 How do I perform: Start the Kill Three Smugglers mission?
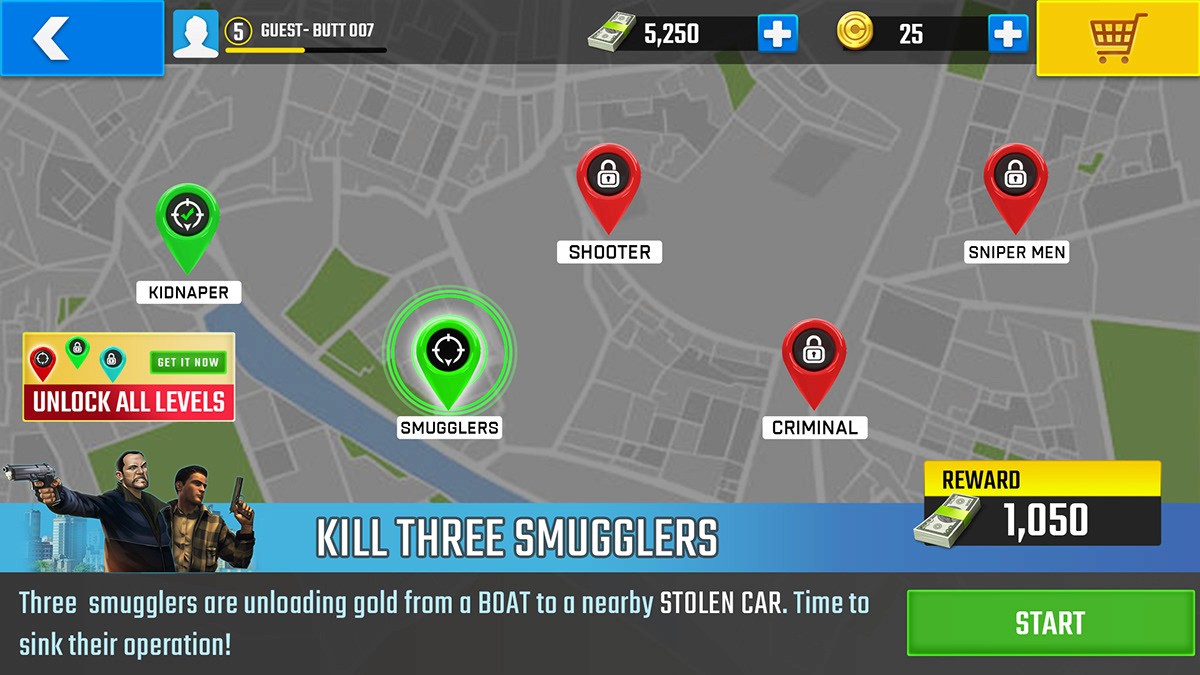(1050, 623)
